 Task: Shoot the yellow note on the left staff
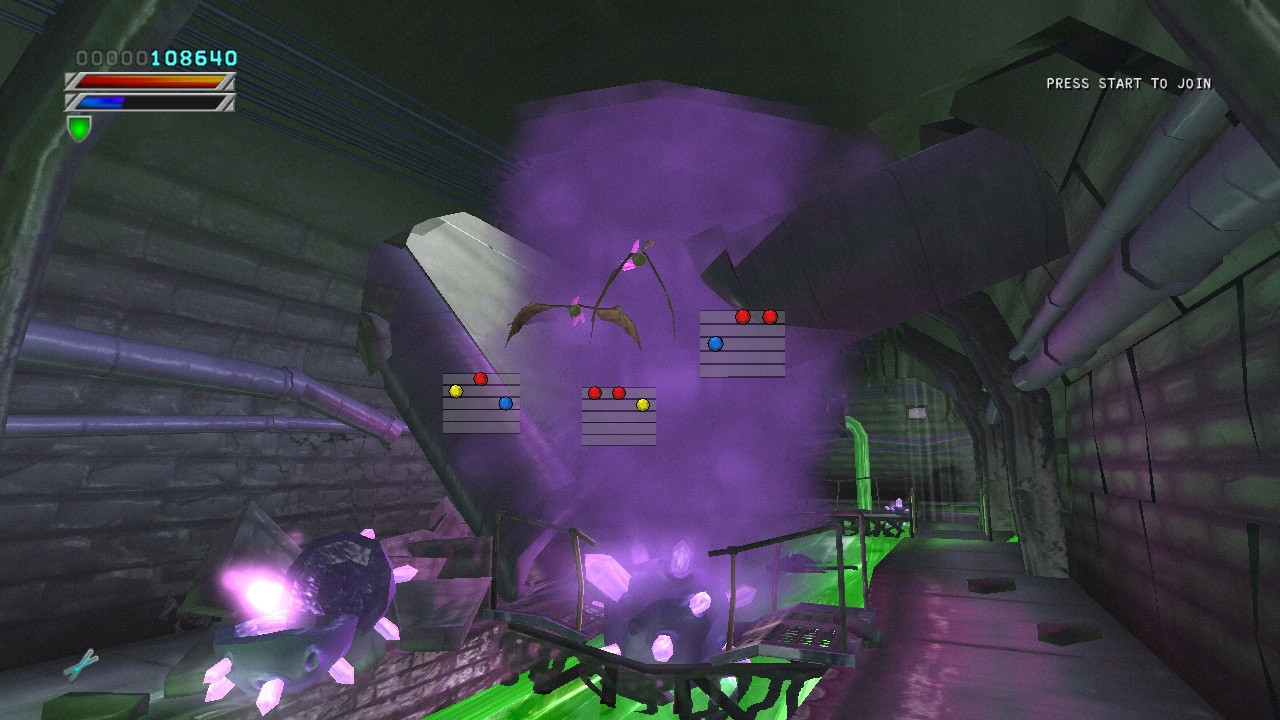pyautogui.click(x=455, y=391)
